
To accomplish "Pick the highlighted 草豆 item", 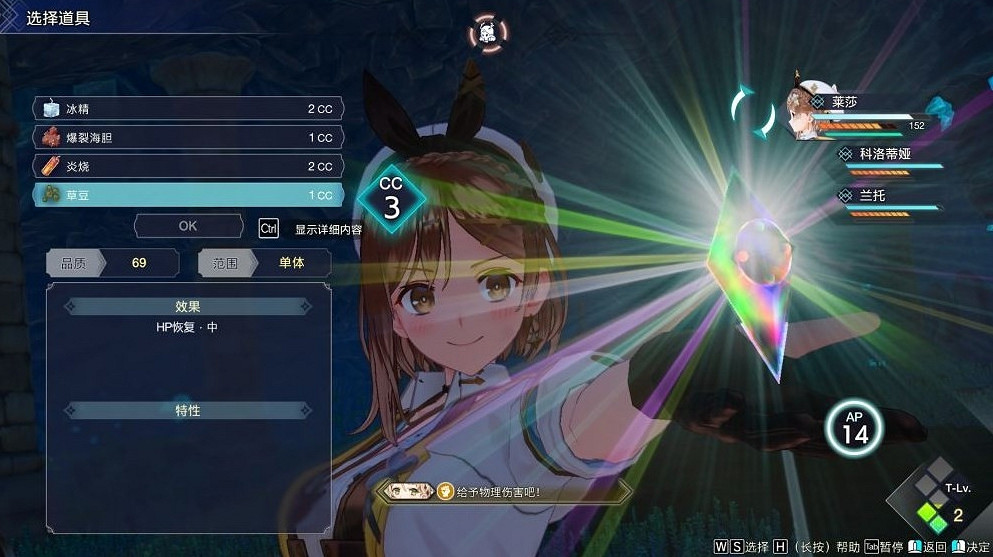I will (188, 195).
